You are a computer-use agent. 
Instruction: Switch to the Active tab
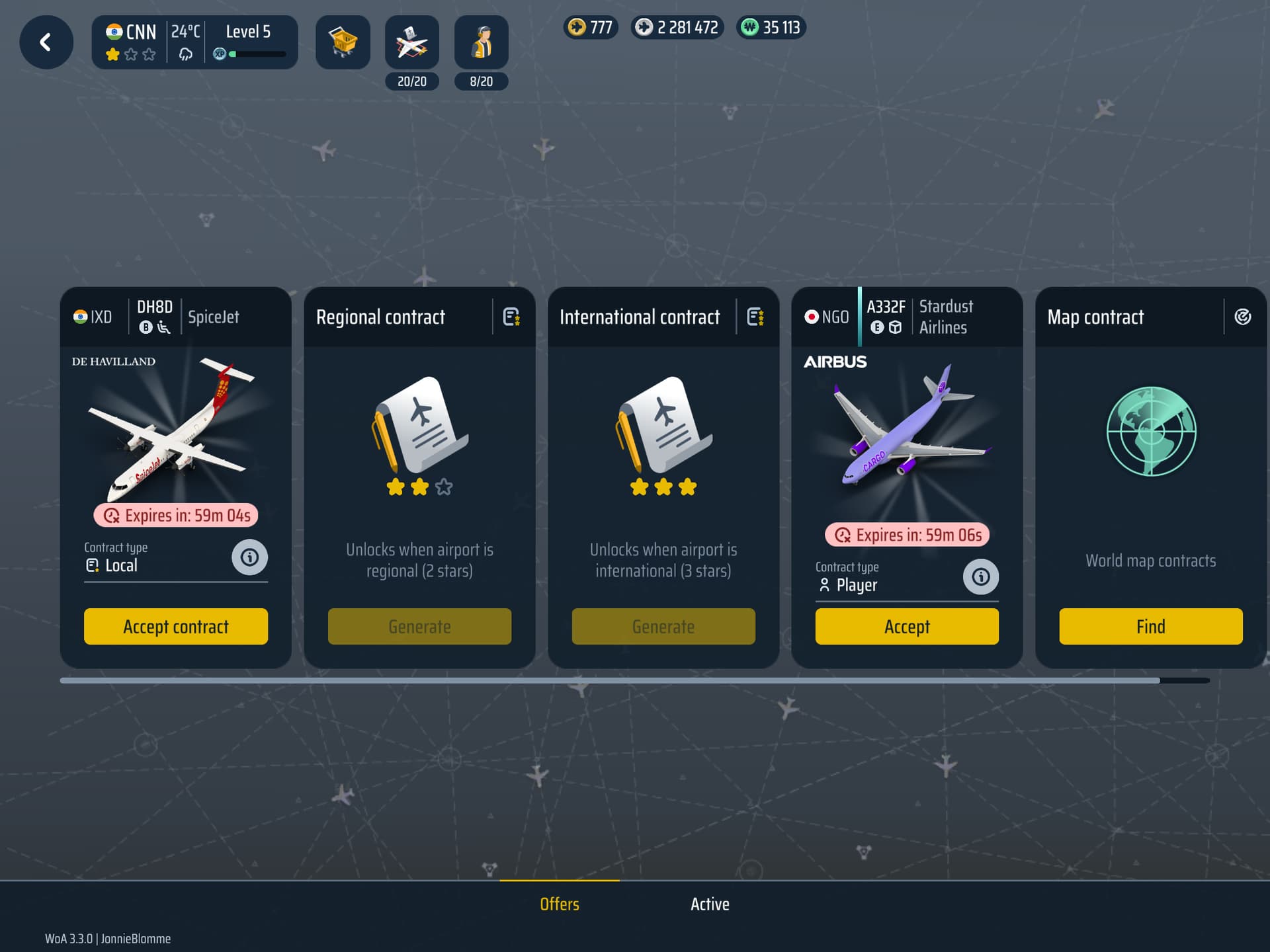point(710,904)
